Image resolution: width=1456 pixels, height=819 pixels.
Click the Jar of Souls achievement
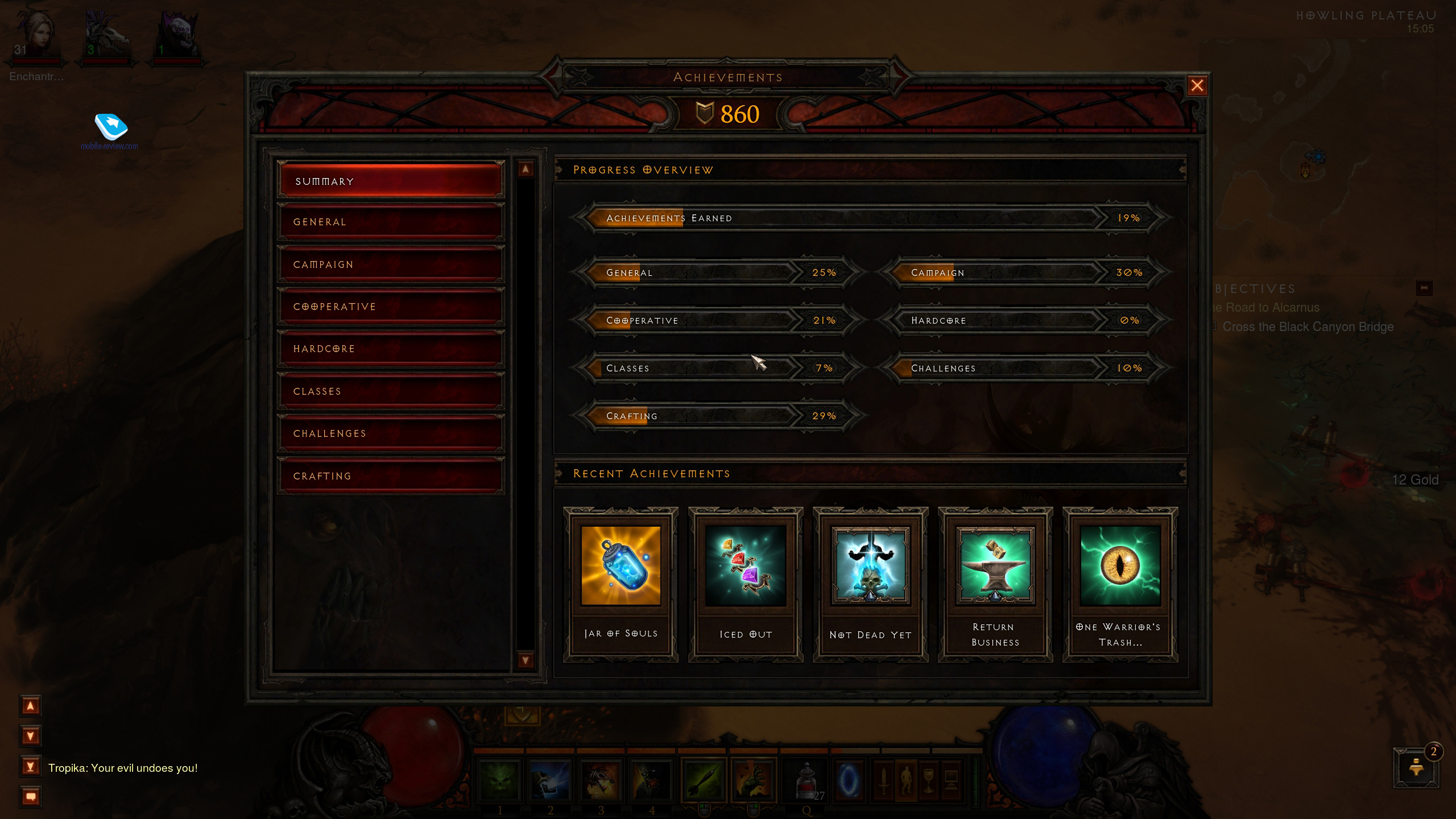pyautogui.click(x=621, y=584)
